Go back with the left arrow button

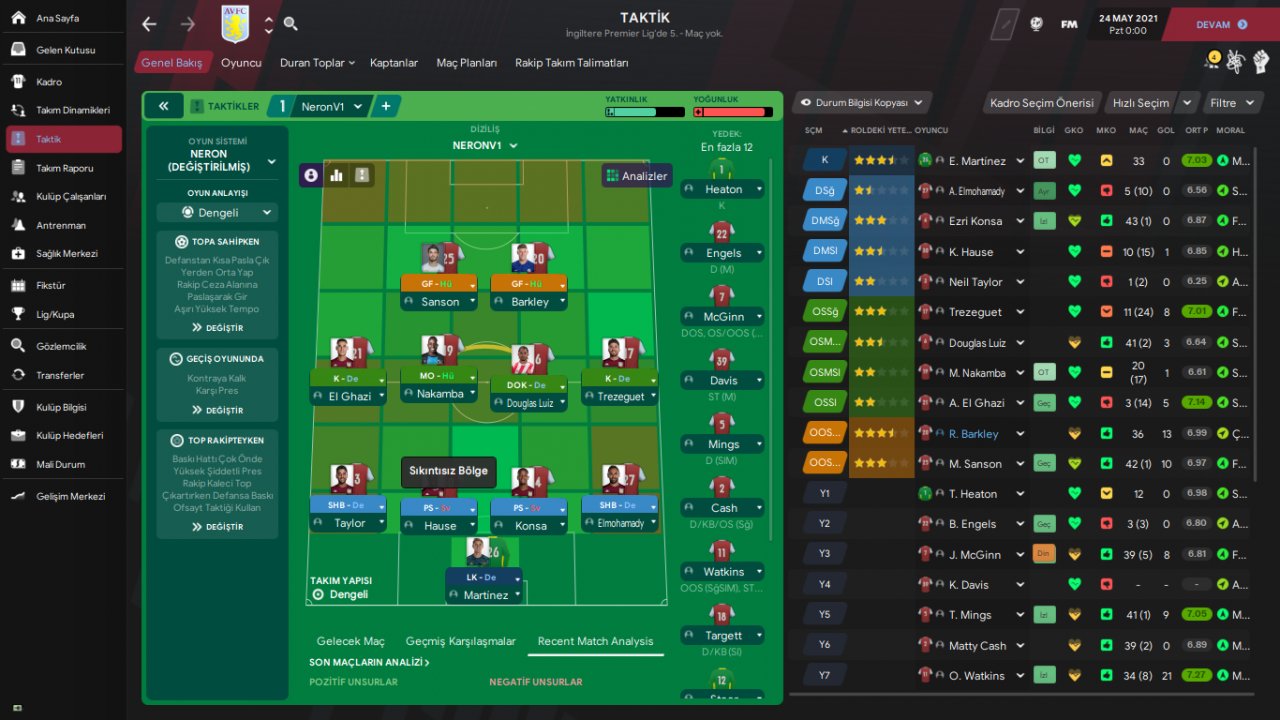pos(149,24)
